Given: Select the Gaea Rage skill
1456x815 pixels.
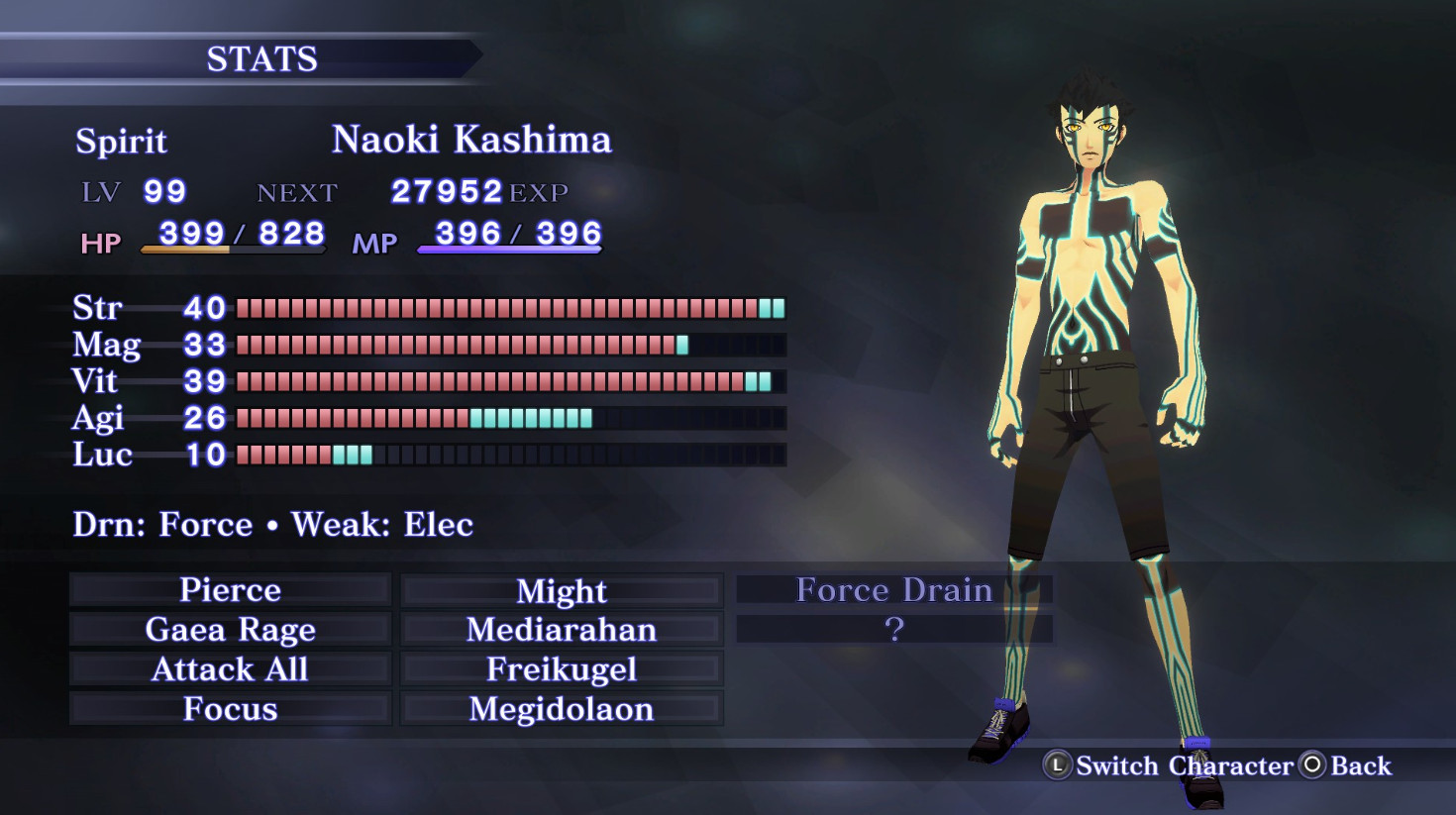Looking at the screenshot, I should click(x=230, y=630).
